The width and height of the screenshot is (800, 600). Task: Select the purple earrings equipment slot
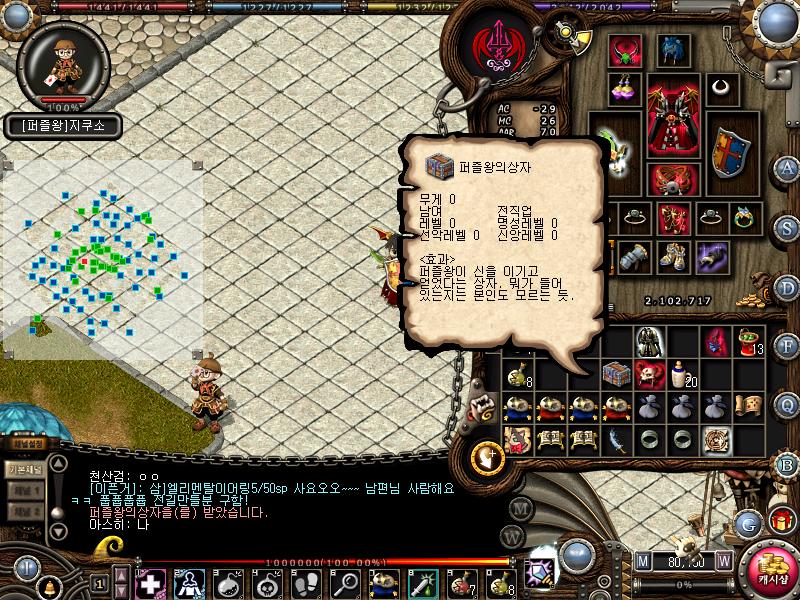pyautogui.click(x=626, y=87)
